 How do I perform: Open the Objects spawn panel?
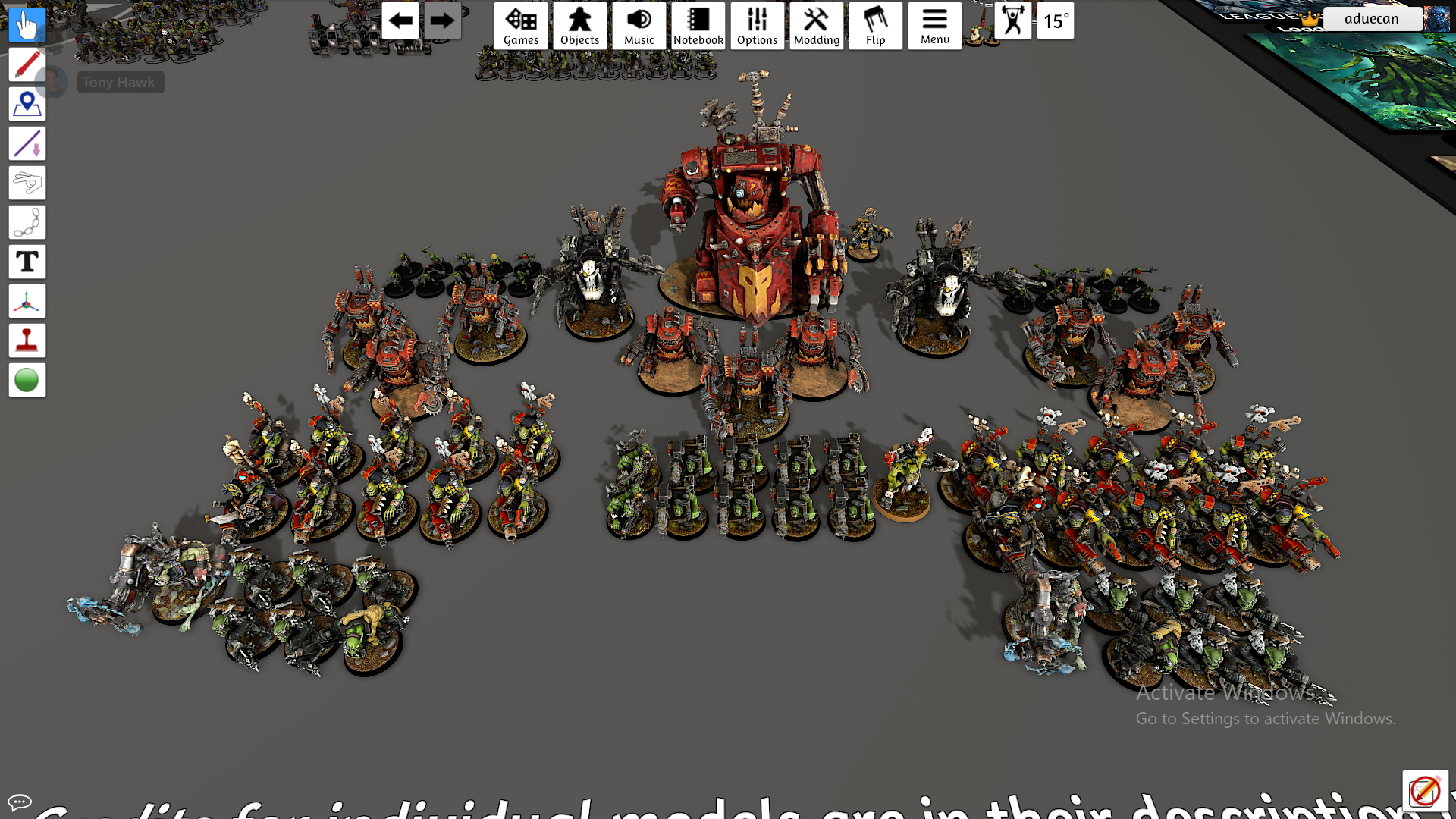click(579, 25)
